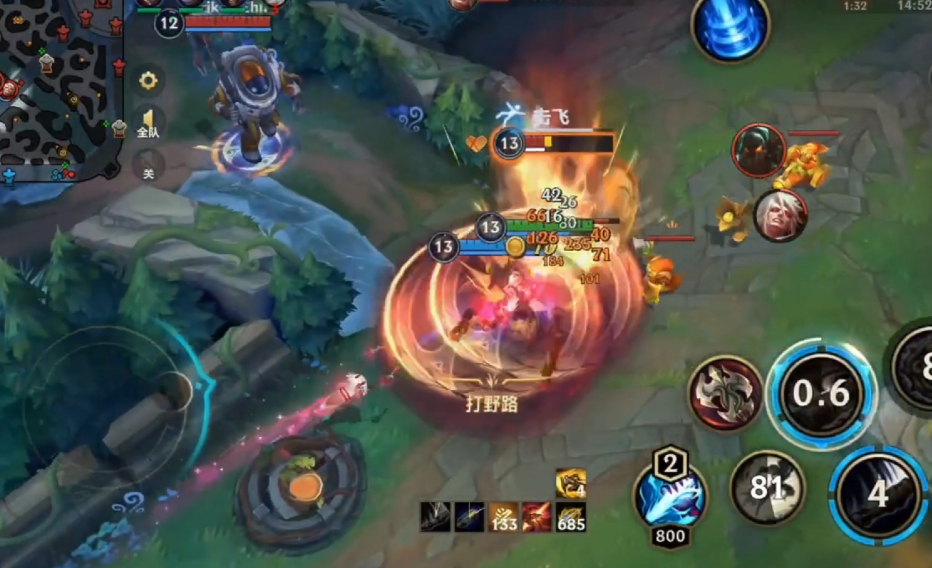Image resolution: width=932 pixels, height=568 pixels.
Task: Tap the blue recall button
Action: click(x=730, y=26)
